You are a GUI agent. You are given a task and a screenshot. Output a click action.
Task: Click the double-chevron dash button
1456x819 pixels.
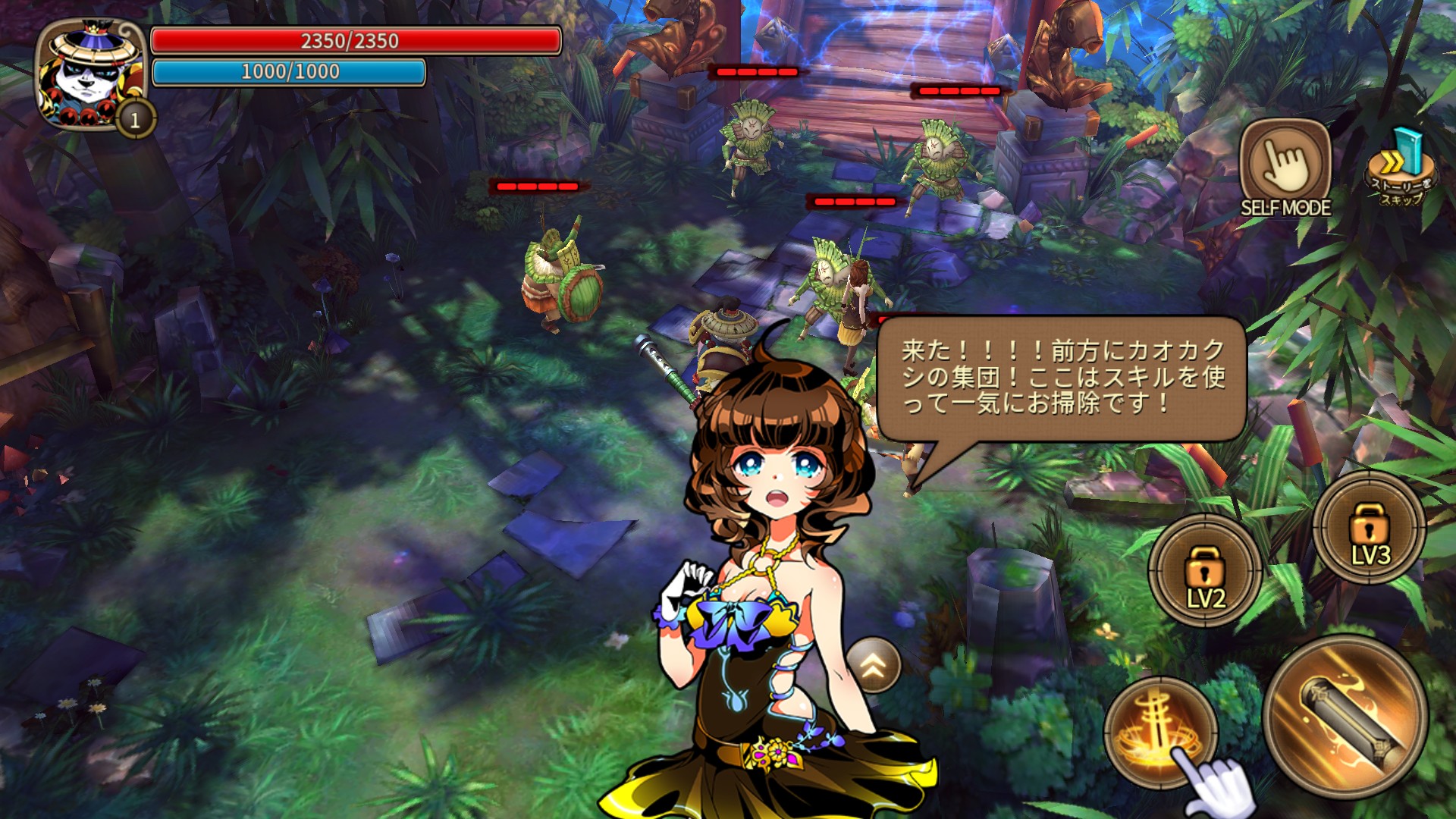pos(874,665)
